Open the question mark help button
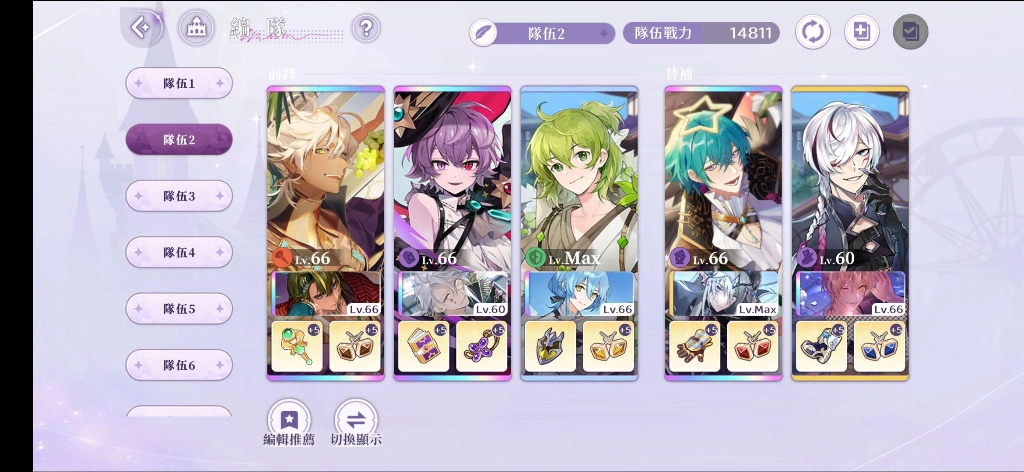 click(366, 28)
